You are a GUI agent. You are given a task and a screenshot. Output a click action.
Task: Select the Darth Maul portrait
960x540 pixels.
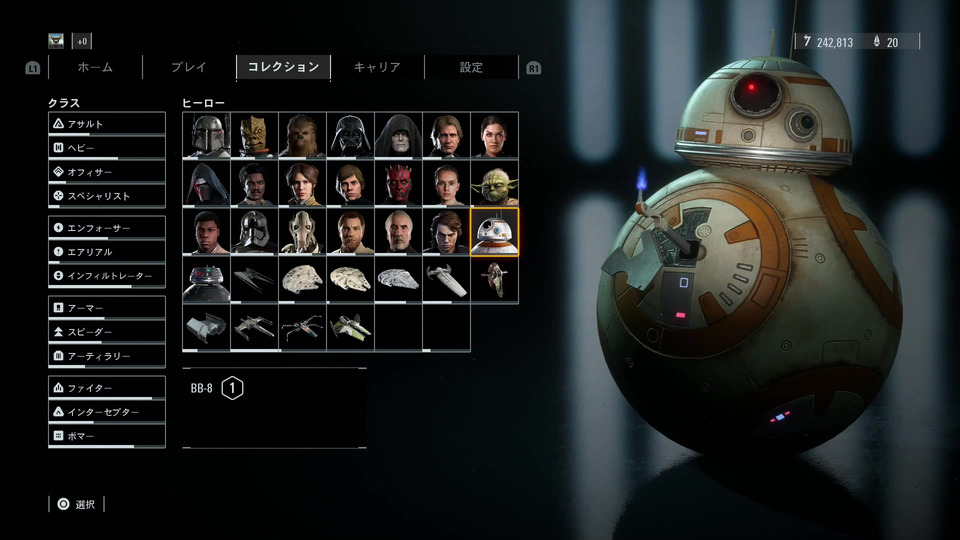[398, 183]
